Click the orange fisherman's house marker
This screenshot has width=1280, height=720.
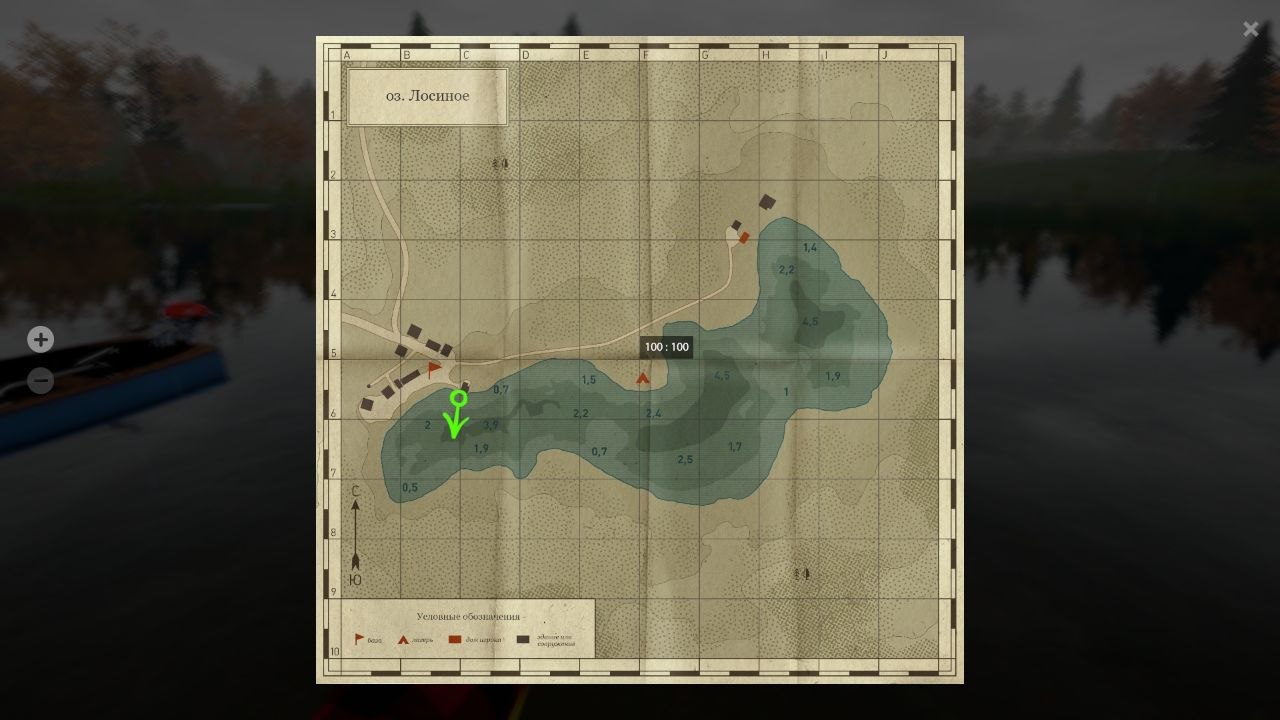tap(744, 238)
